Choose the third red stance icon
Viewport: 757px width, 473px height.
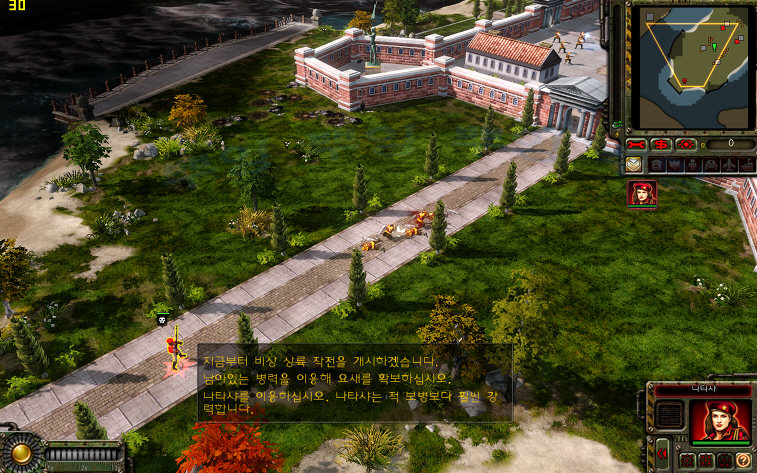(724, 460)
